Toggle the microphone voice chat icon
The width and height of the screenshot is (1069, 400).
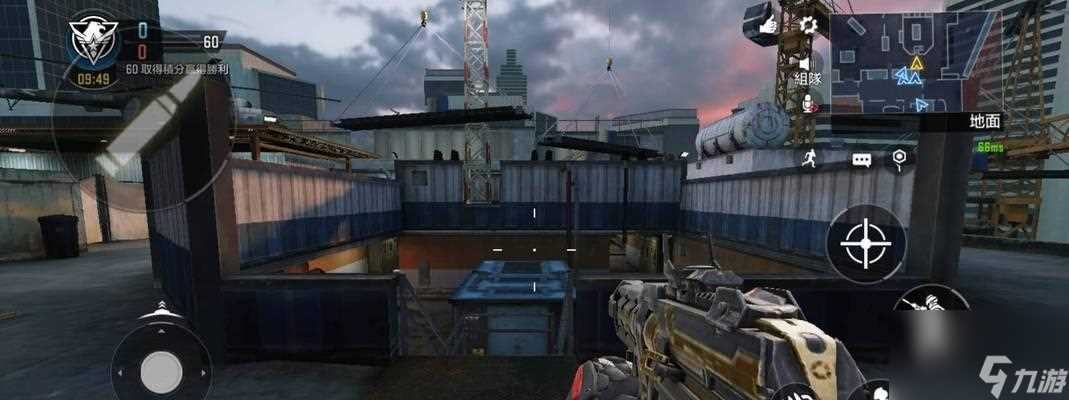(x=809, y=102)
